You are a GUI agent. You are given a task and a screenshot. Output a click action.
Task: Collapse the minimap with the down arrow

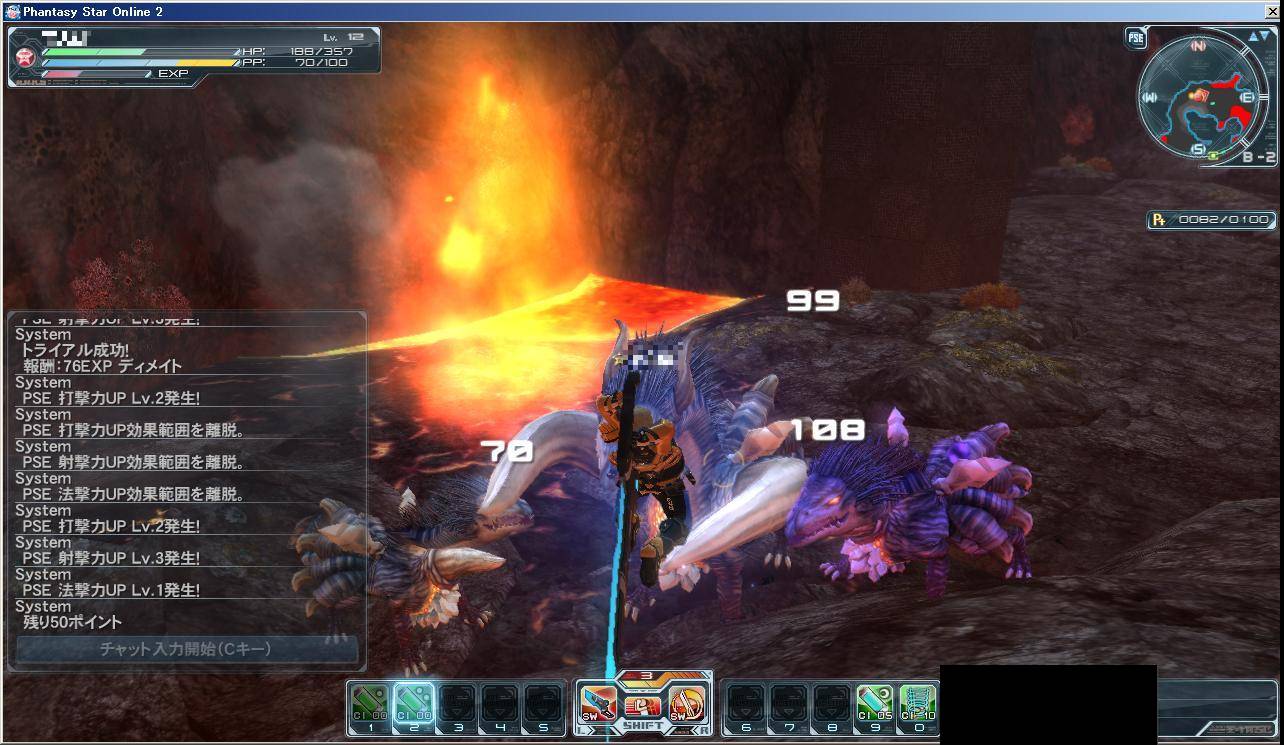coord(1266,35)
